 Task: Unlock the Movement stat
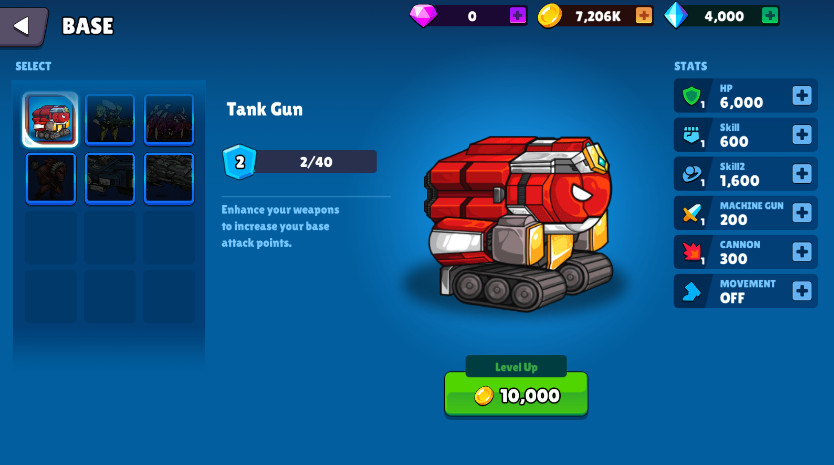pos(801,291)
